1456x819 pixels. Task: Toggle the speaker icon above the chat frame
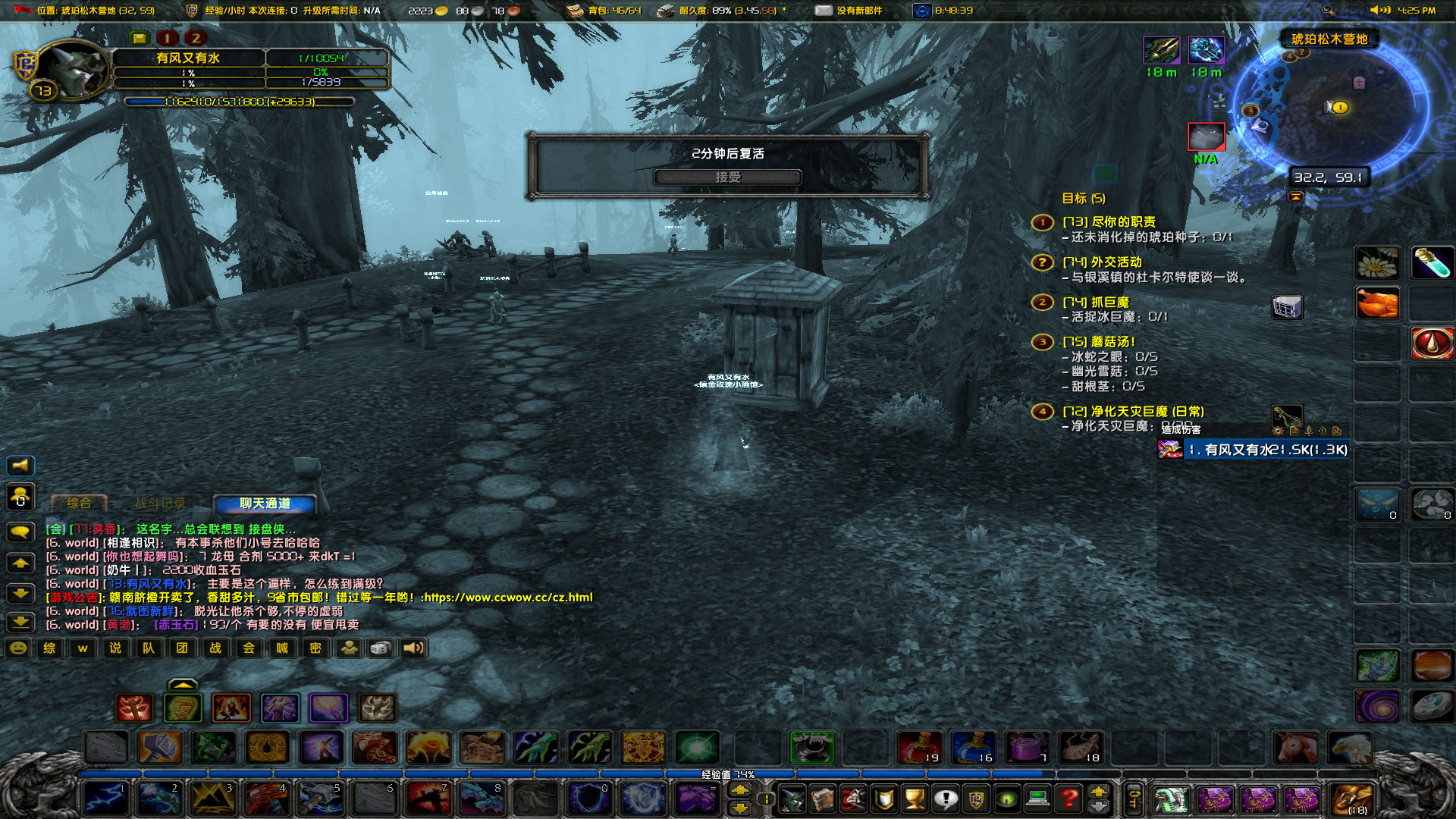coord(20,466)
